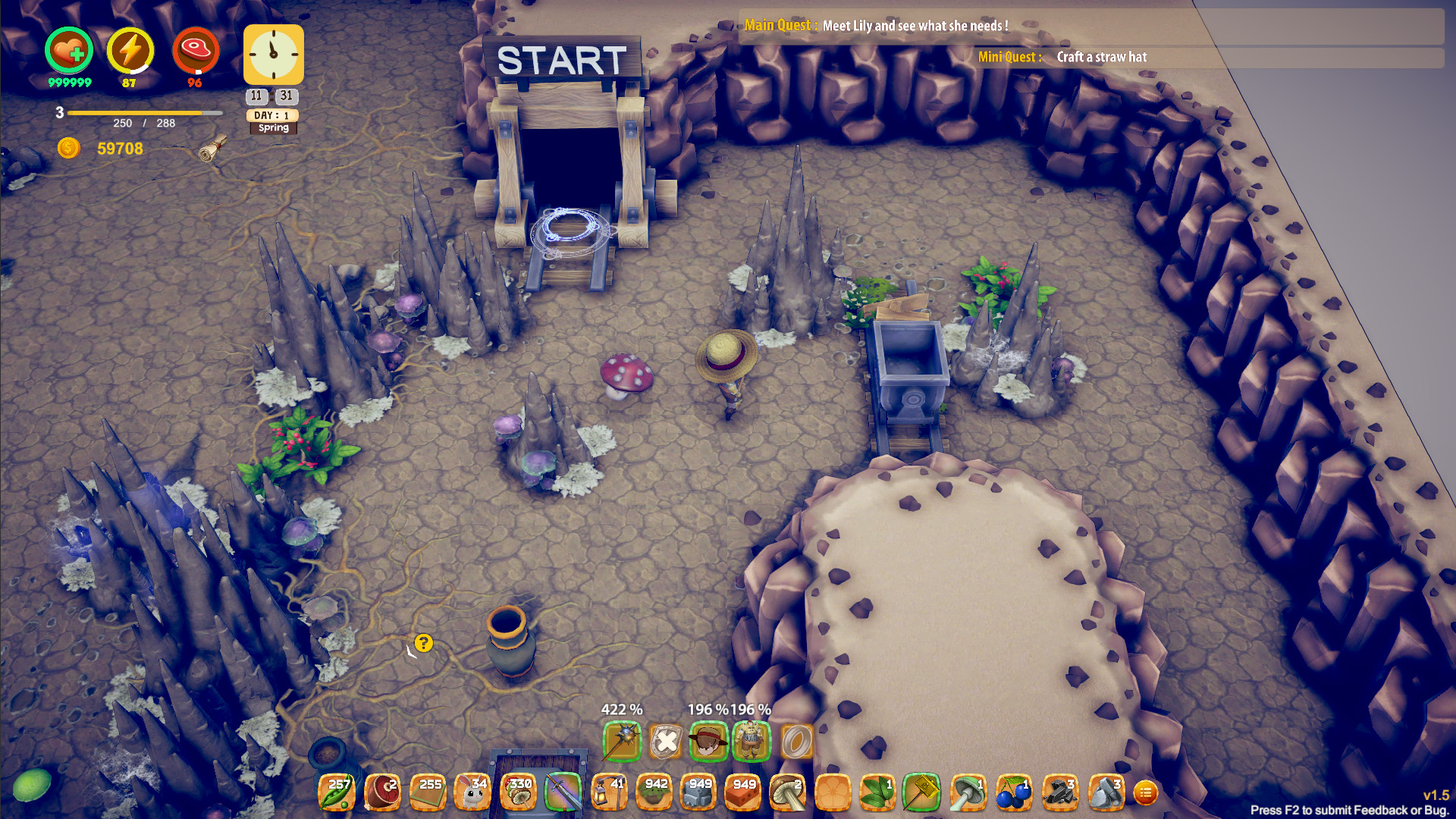This screenshot has width=1456, height=819.
Task: Select the rainbow sword in the hotbar
Action: click(x=564, y=791)
